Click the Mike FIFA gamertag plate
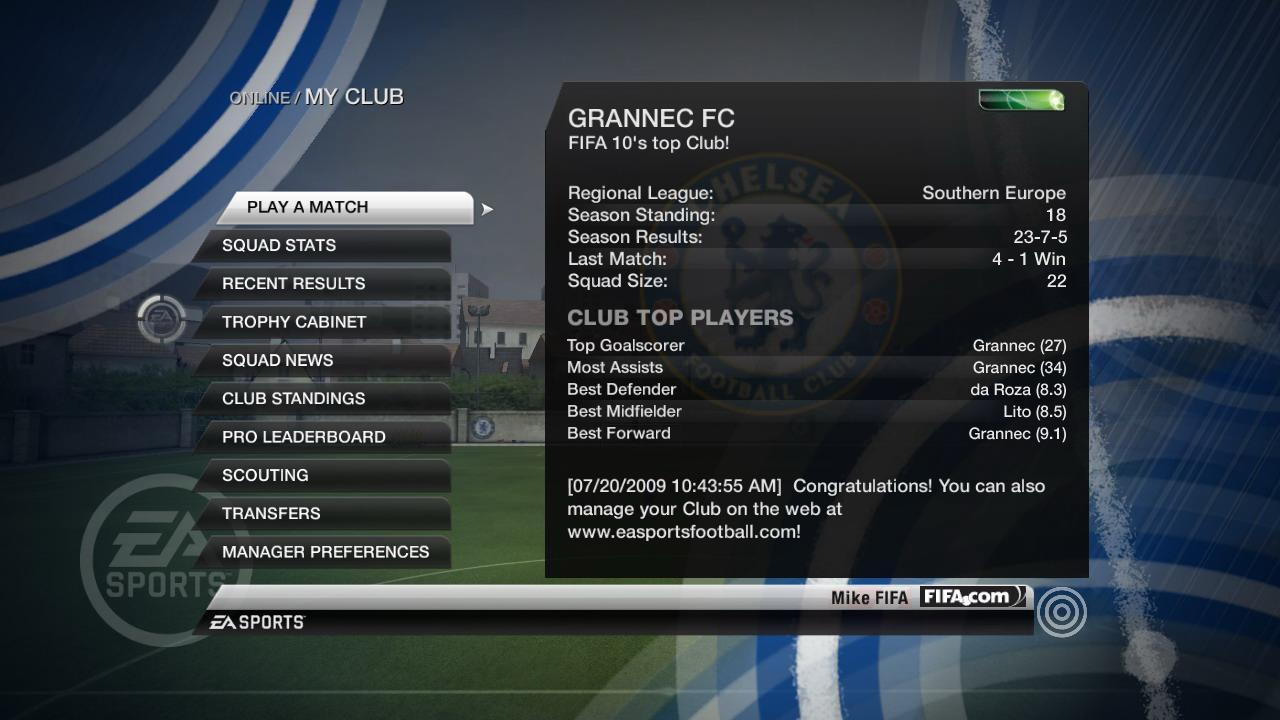 [x=872, y=596]
